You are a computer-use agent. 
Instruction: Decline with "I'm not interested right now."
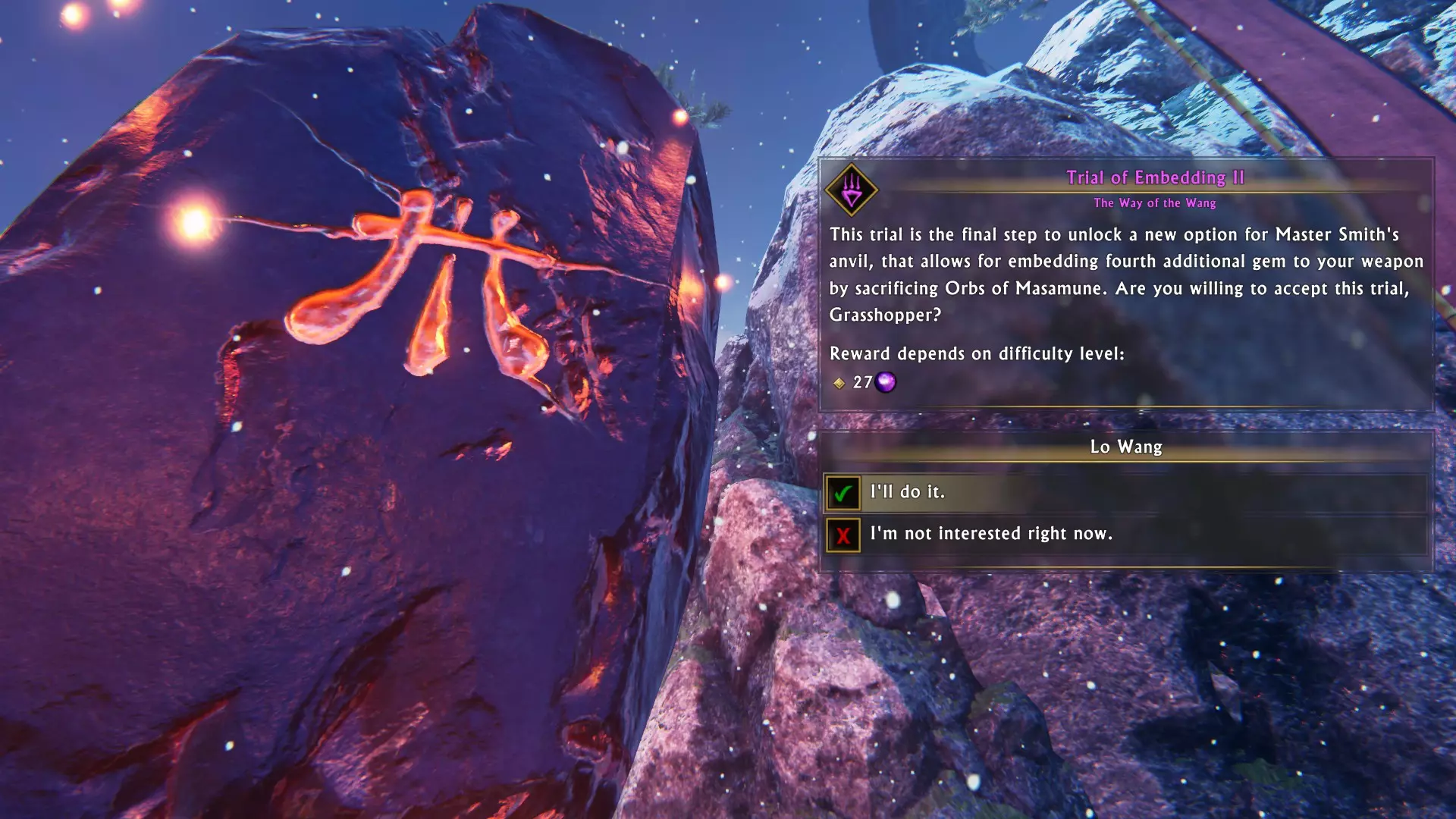coord(990,534)
